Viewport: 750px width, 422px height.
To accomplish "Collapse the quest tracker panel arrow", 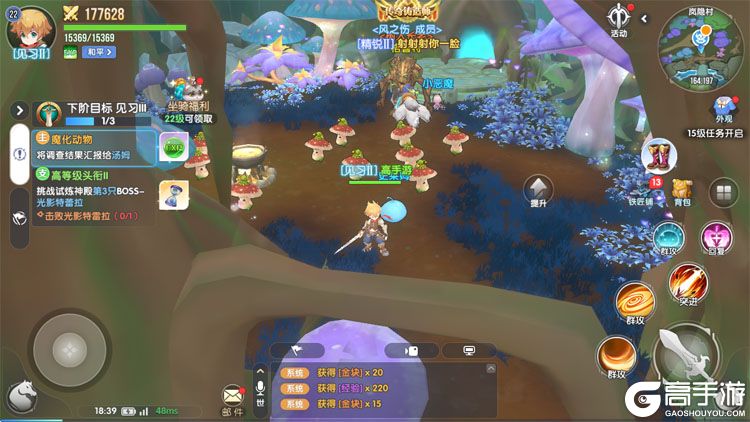I will pyautogui.click(x=18, y=110).
